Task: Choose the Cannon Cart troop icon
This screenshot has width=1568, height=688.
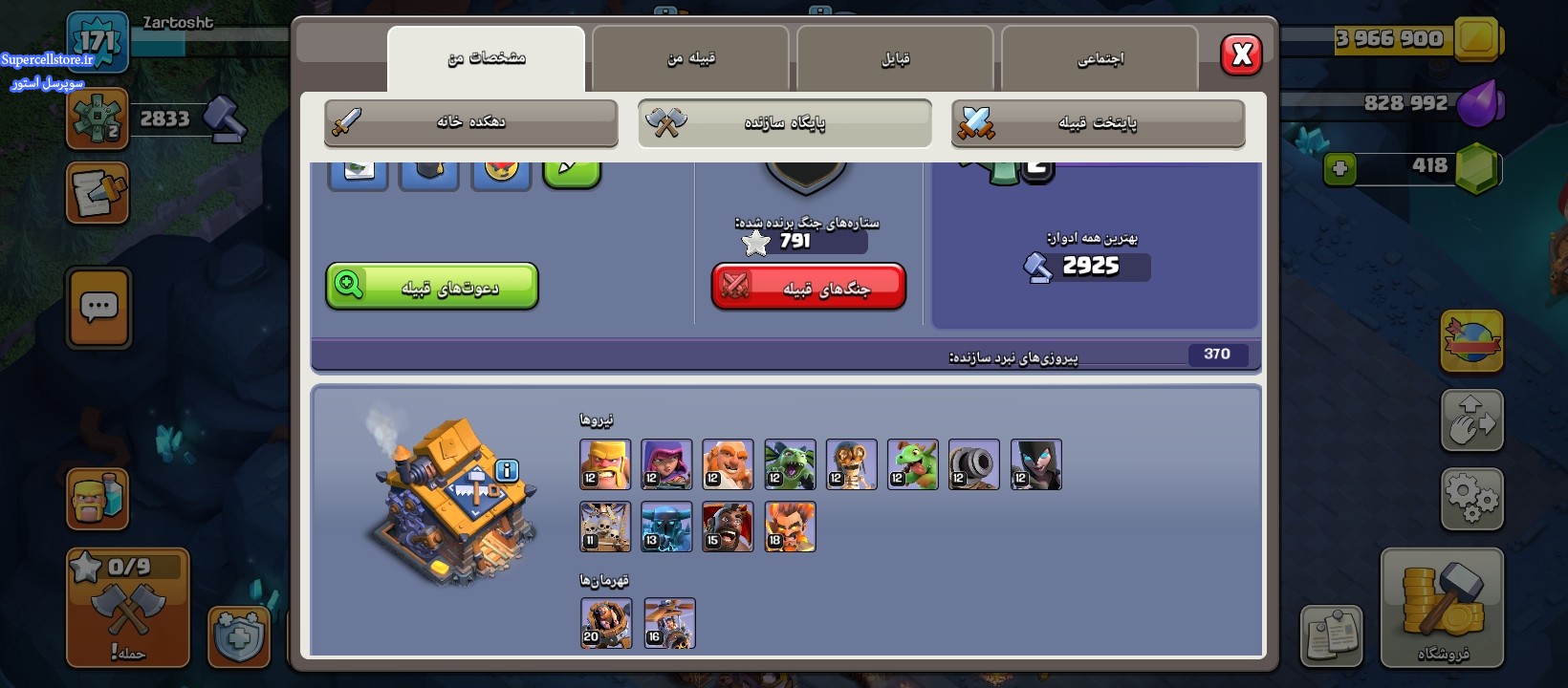Action: point(974,464)
